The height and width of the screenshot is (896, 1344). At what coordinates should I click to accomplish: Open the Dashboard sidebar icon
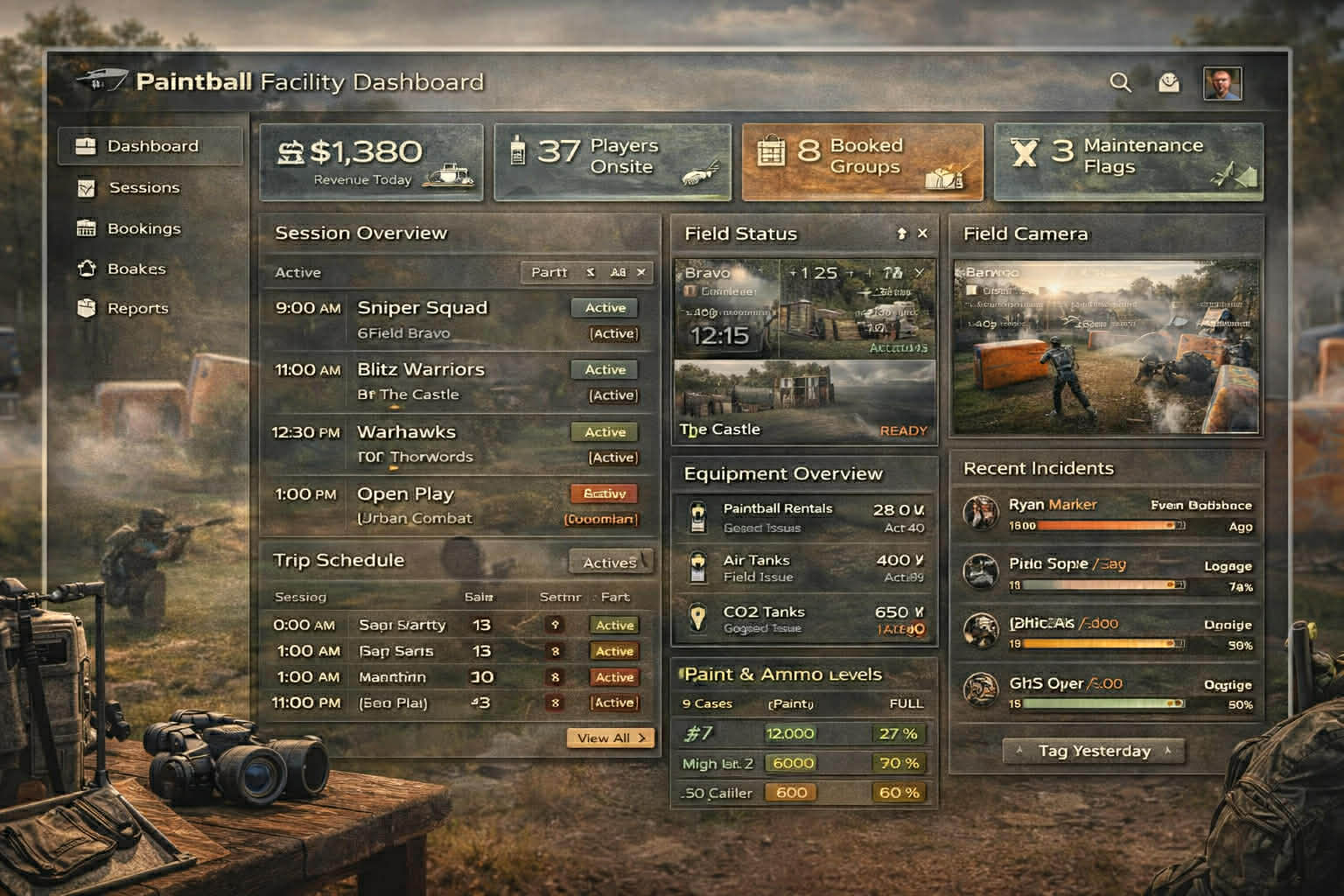(x=86, y=146)
